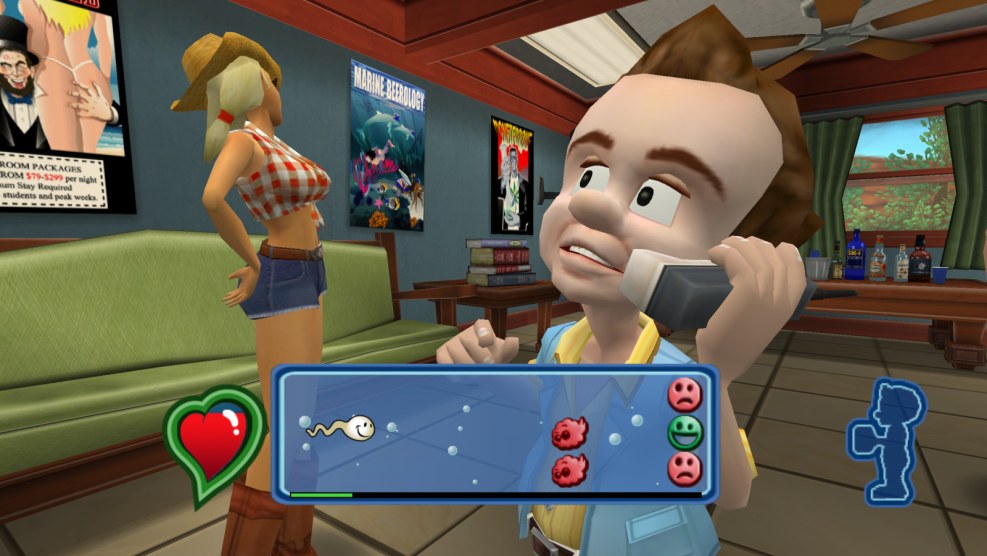The height and width of the screenshot is (556, 987).
Task: Click the red heart meter icon
Action: [214, 443]
